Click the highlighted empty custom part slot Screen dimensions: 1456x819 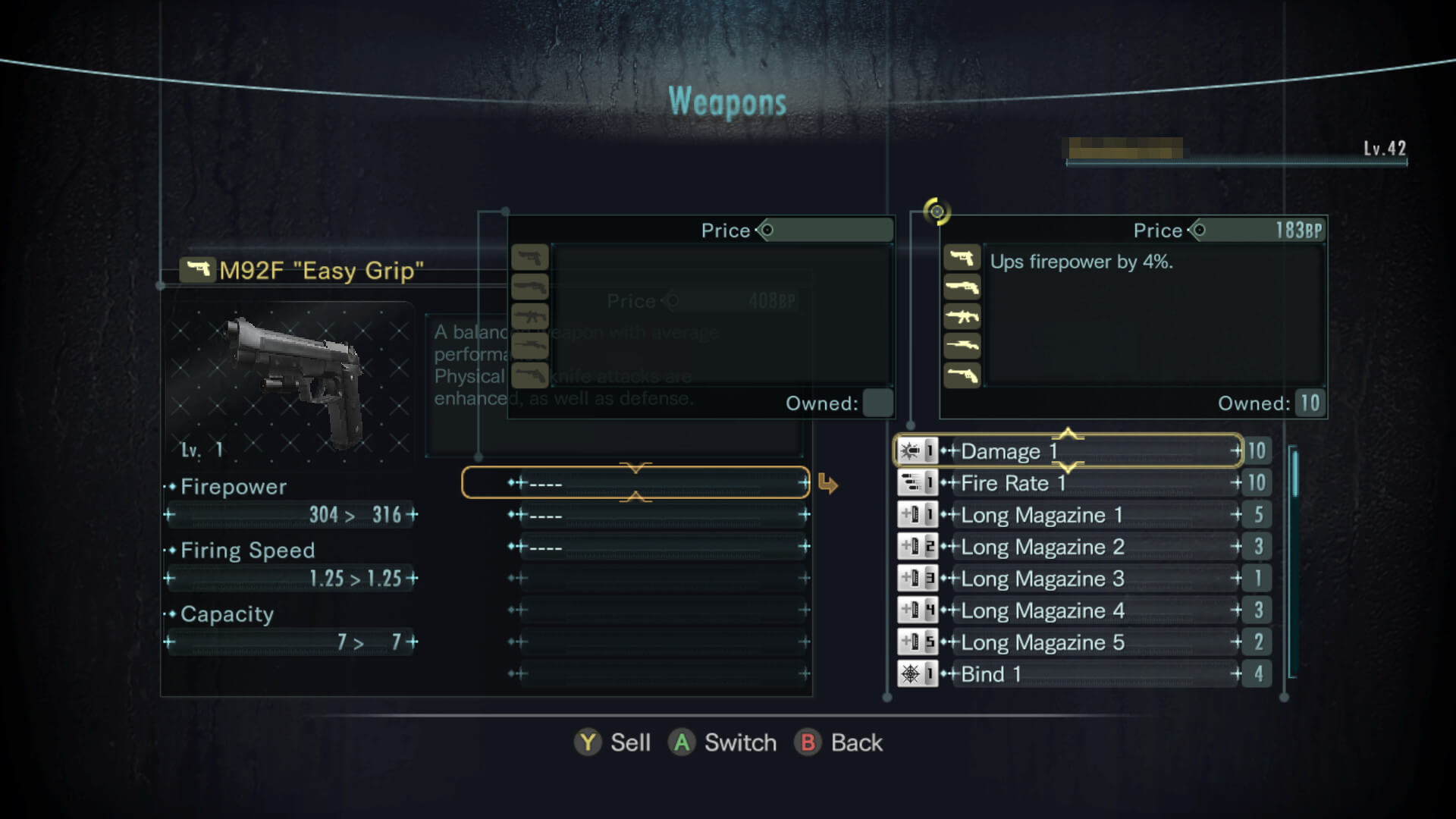(635, 483)
